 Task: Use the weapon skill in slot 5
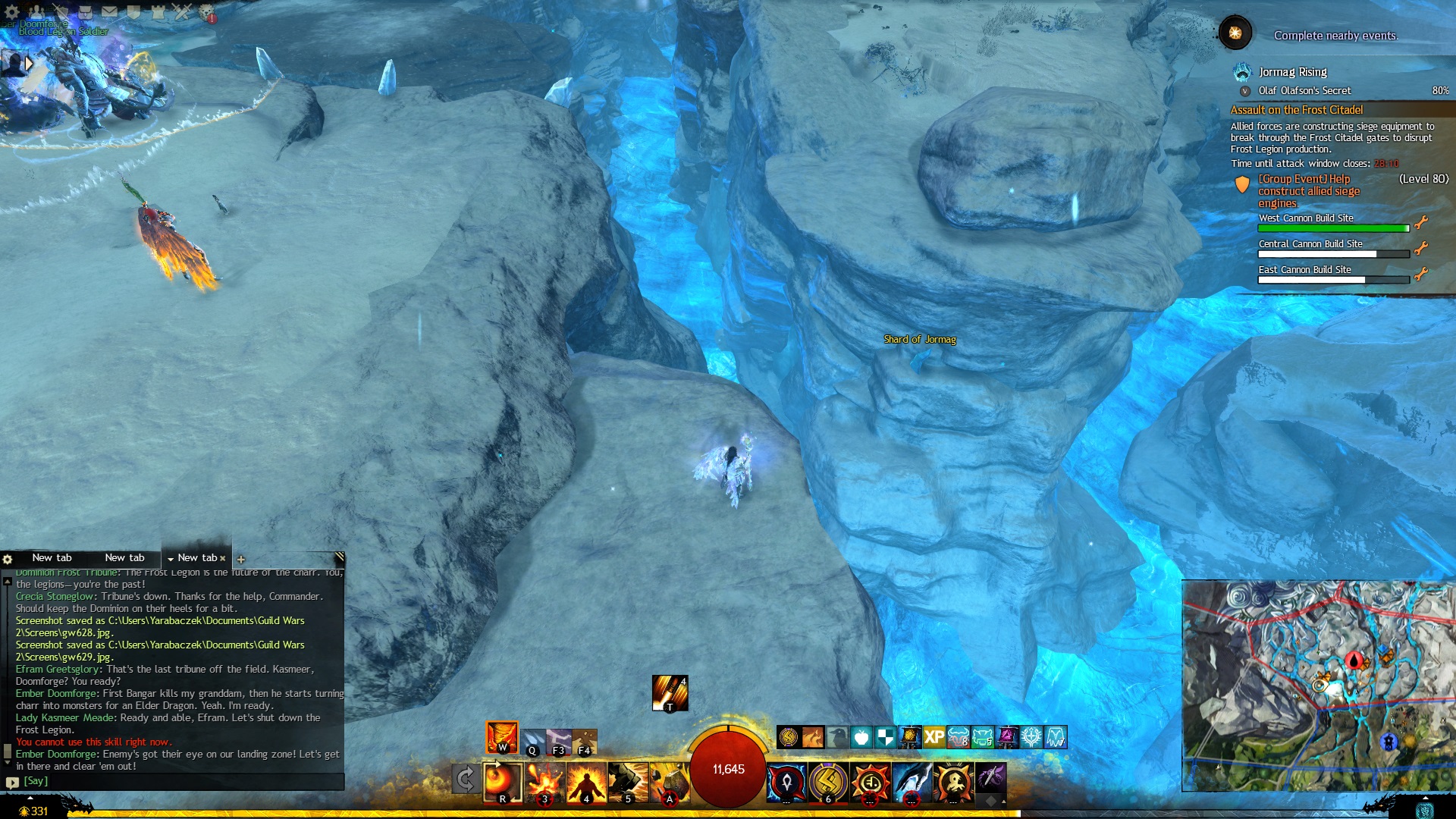coord(626,782)
